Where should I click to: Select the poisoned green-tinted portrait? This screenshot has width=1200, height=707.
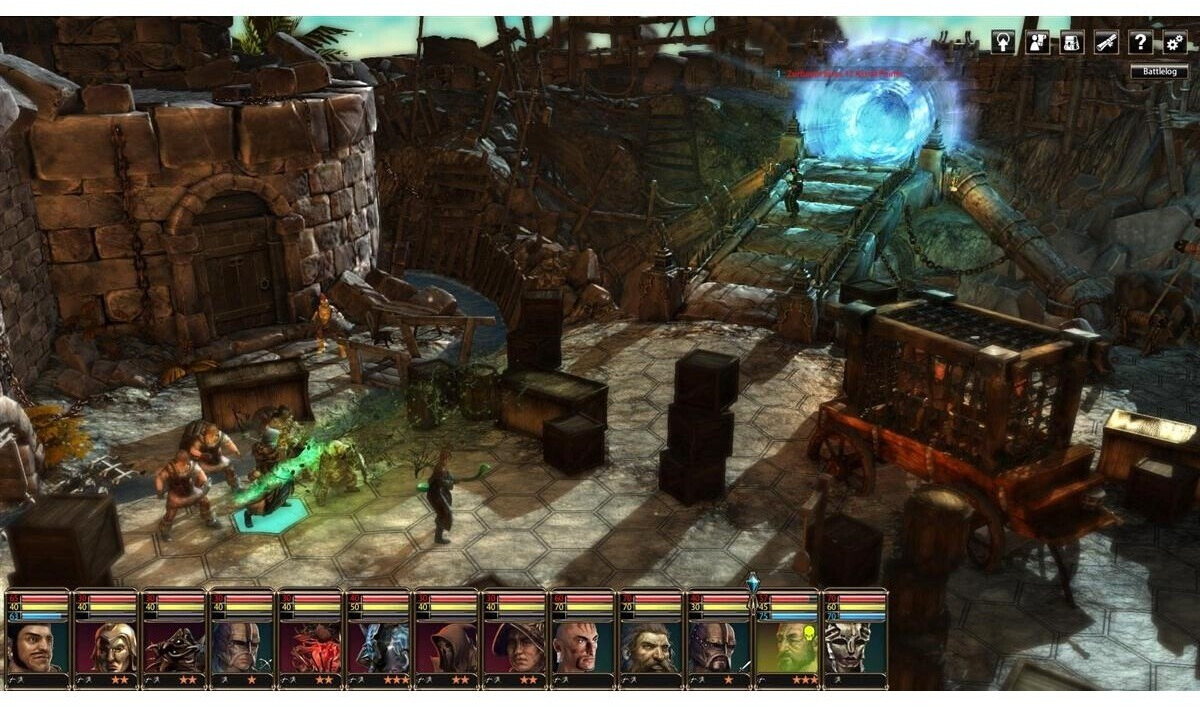coord(786,647)
